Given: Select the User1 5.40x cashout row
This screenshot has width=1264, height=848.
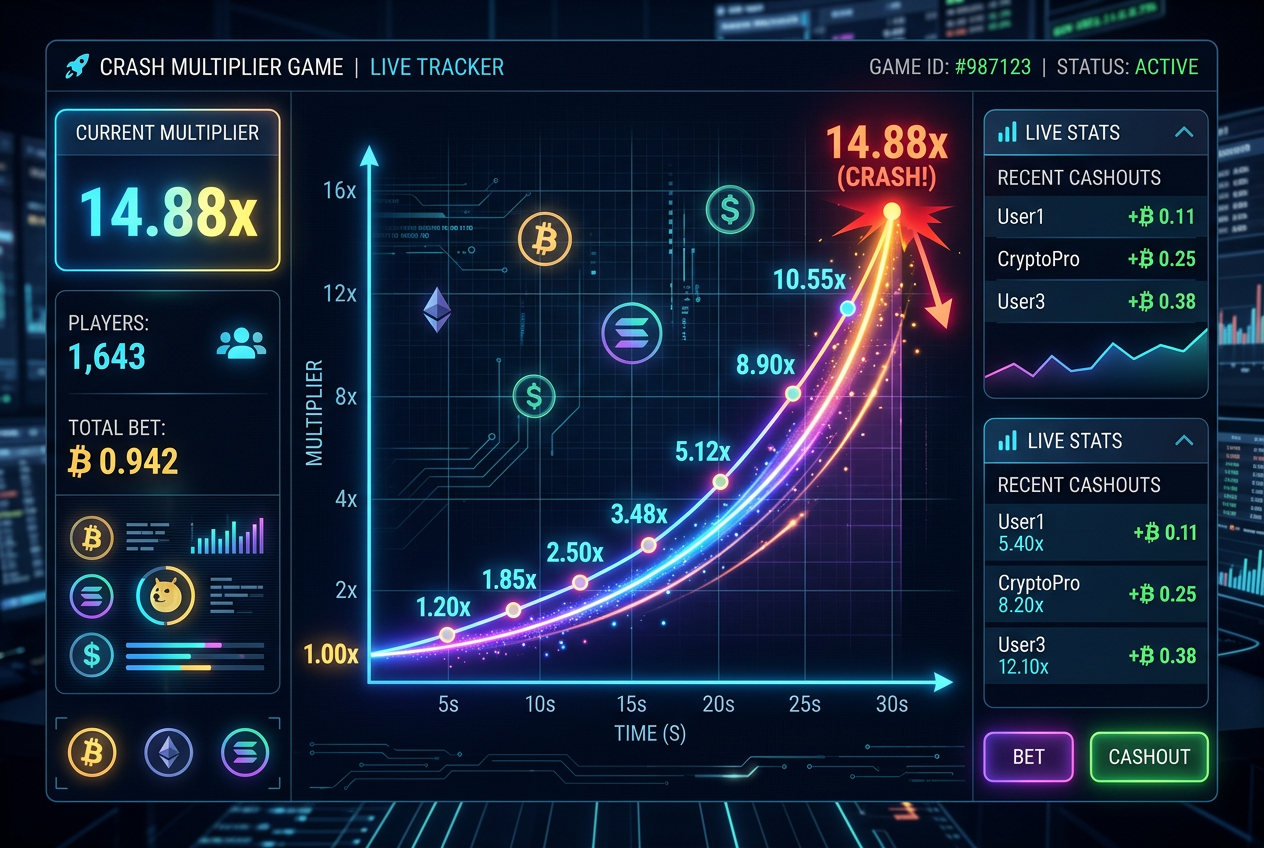Looking at the screenshot, I should tap(1096, 532).
